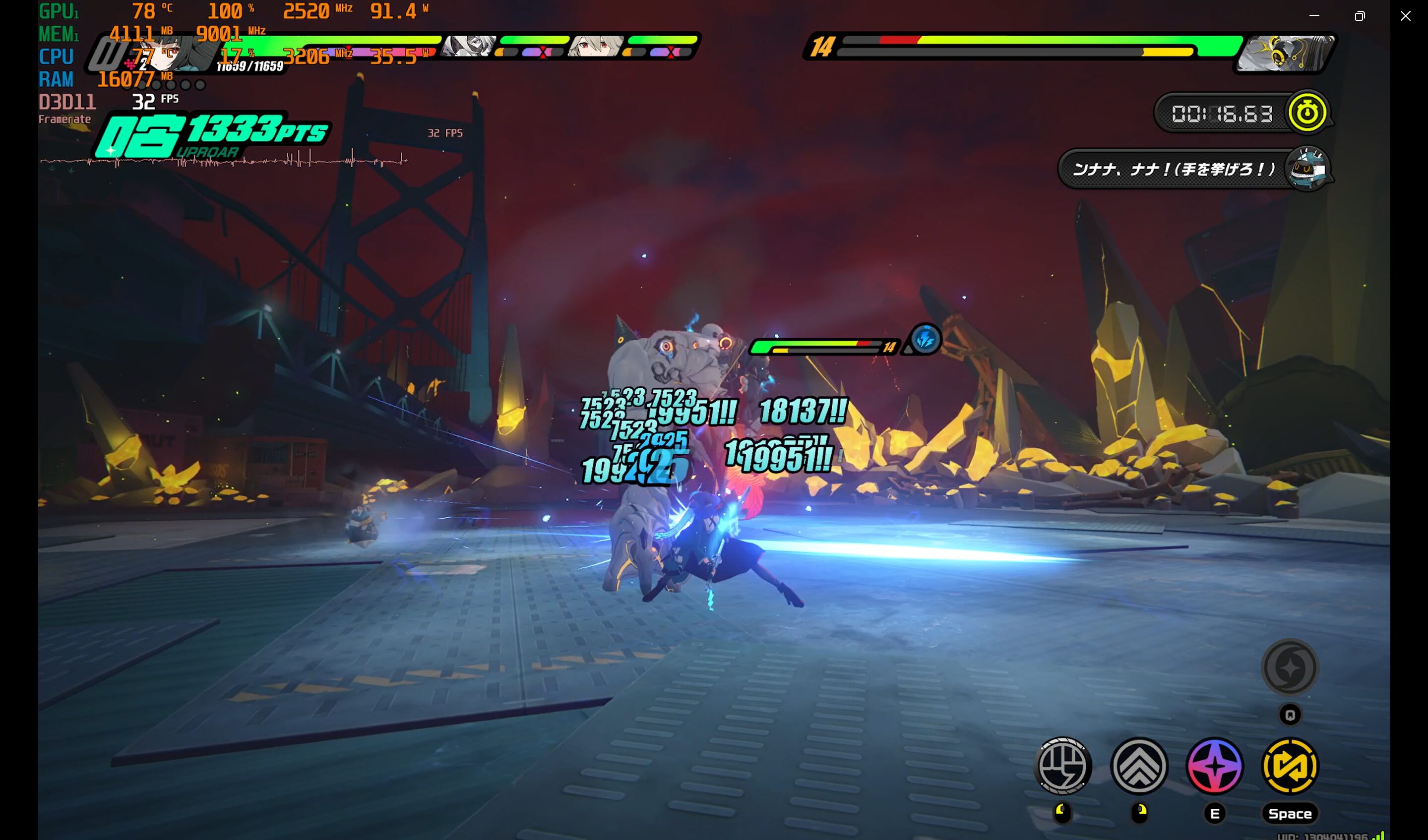Minimize the game window
This screenshot has width=1428, height=840.
tap(1314, 16)
